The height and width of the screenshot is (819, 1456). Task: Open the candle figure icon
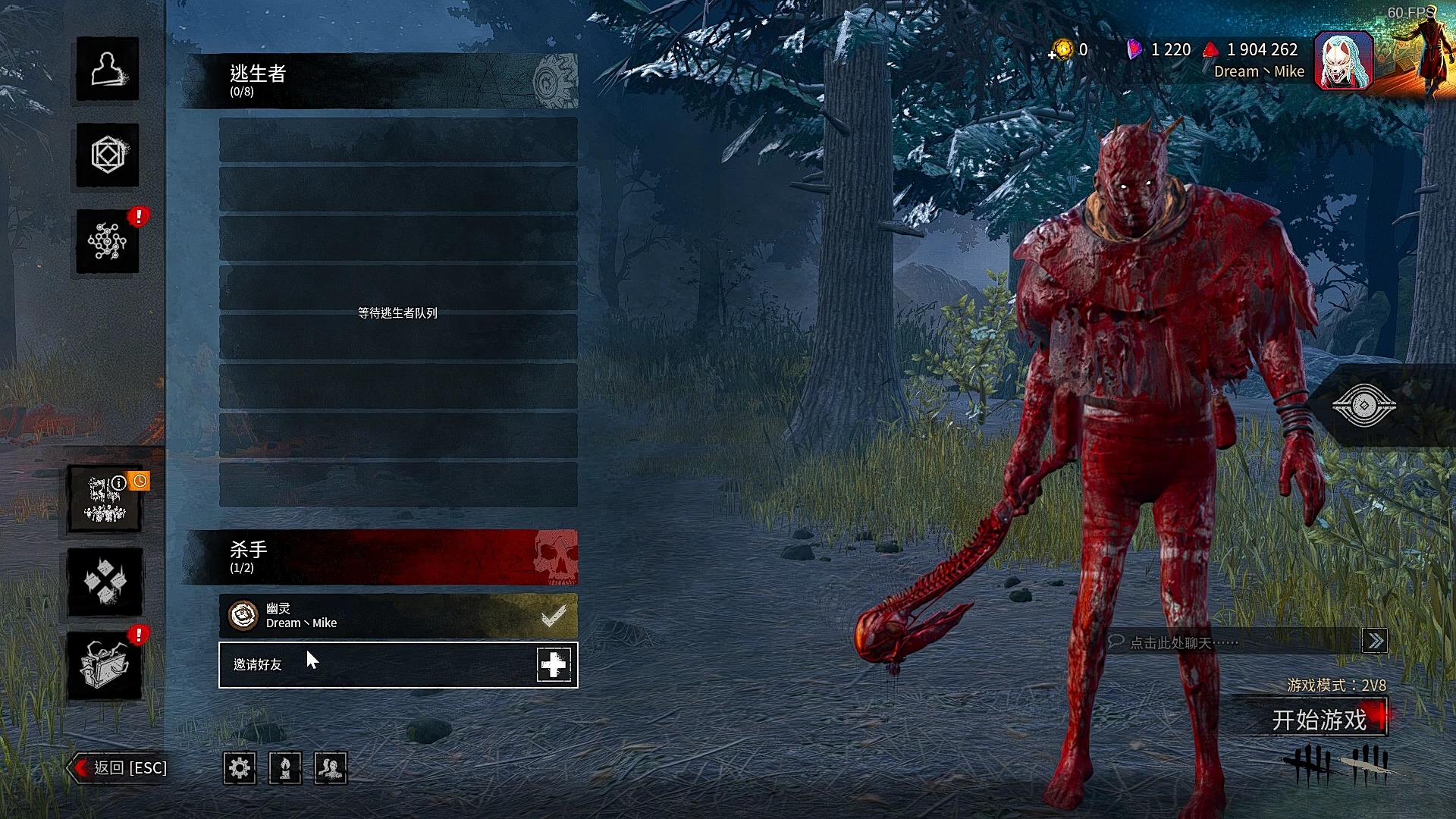click(285, 768)
